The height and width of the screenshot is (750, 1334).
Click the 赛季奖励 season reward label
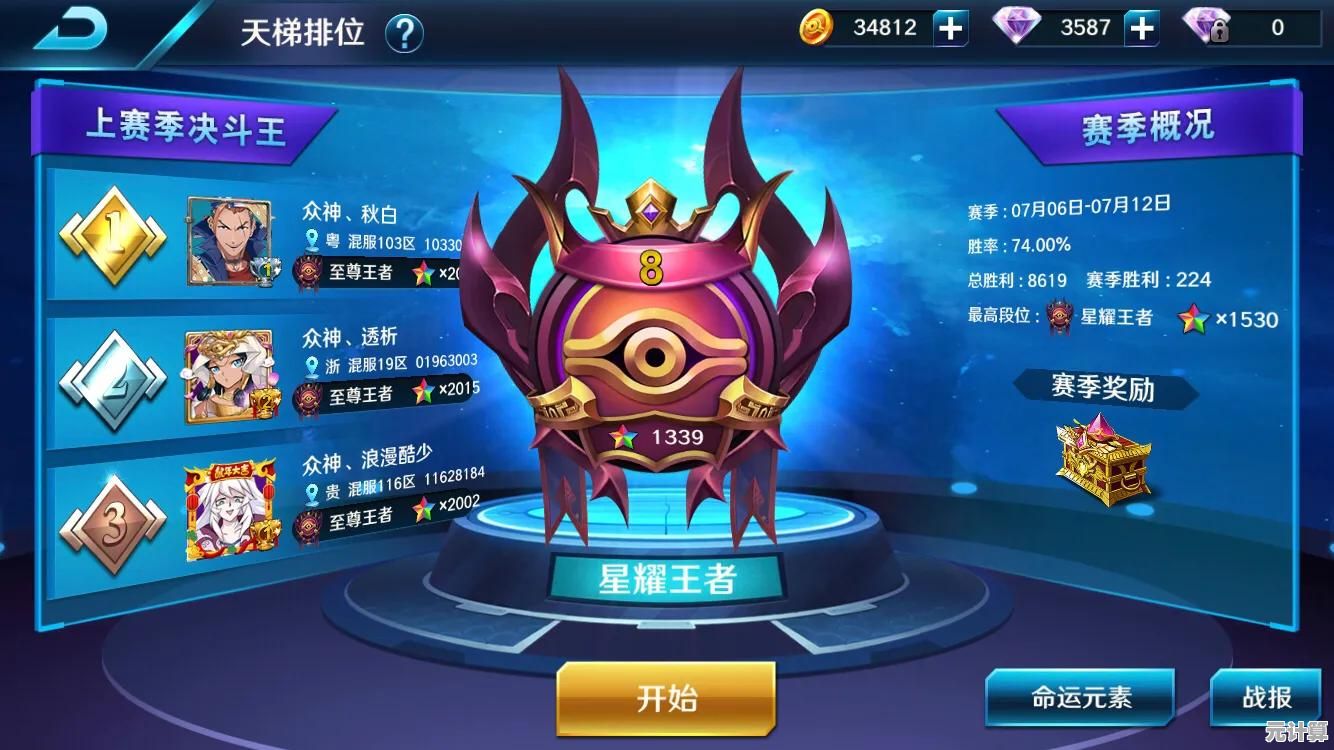1103,387
